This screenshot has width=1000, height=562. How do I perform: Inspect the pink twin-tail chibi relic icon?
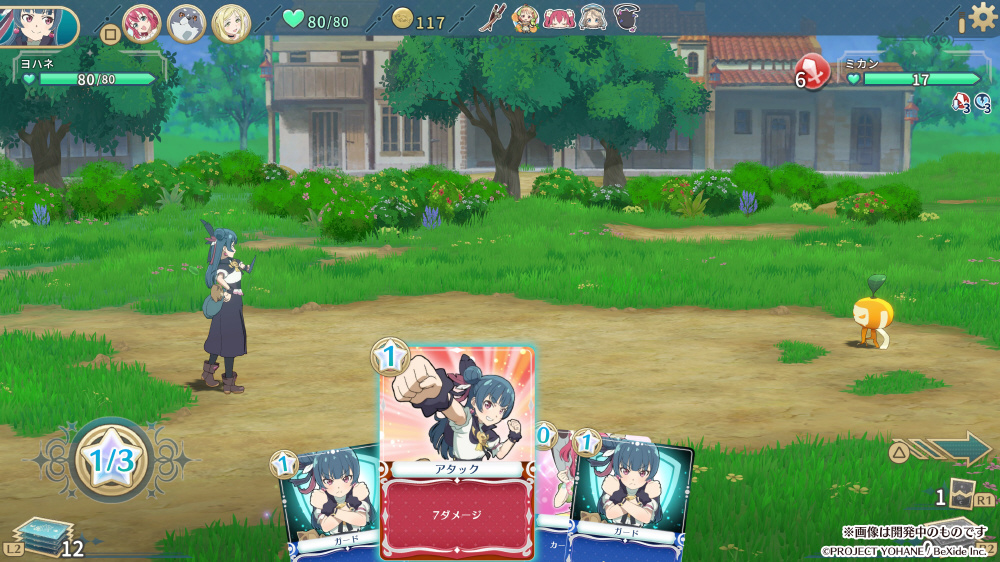[x=559, y=18]
